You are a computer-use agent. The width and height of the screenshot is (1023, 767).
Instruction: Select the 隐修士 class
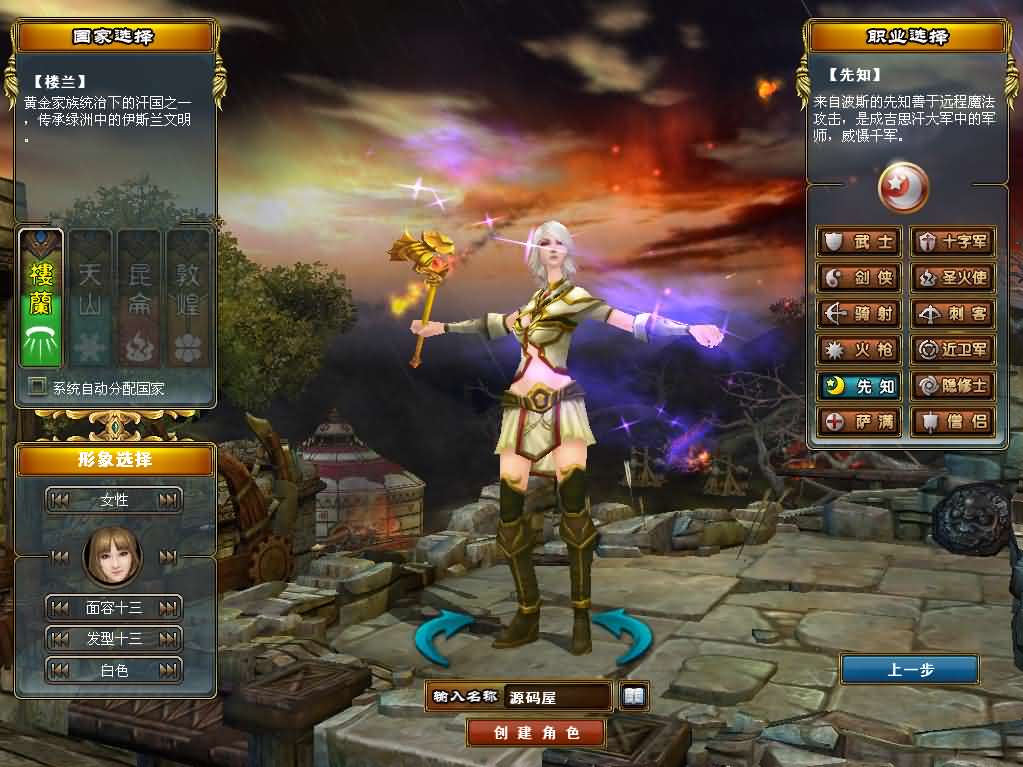click(953, 386)
